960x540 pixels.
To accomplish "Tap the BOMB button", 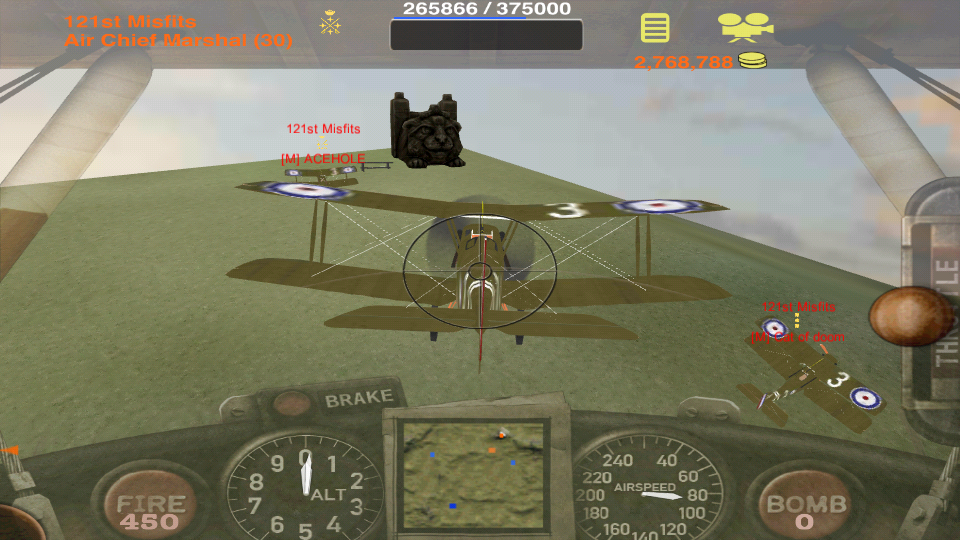I will point(806,510).
